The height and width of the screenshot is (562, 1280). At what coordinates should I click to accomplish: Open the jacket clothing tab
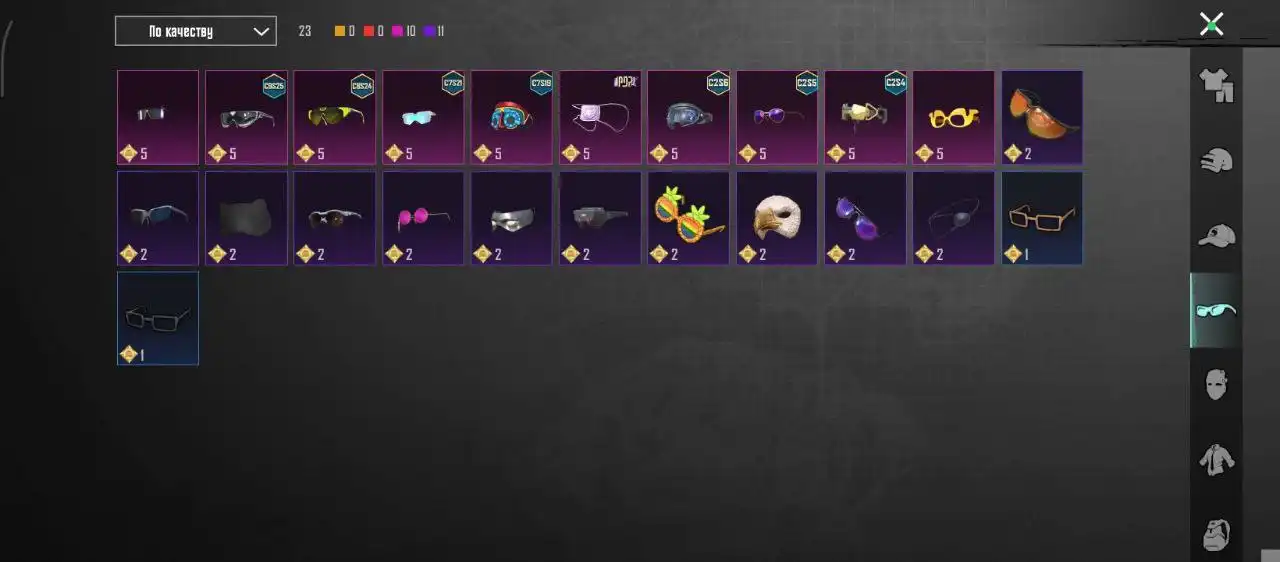point(1216,460)
